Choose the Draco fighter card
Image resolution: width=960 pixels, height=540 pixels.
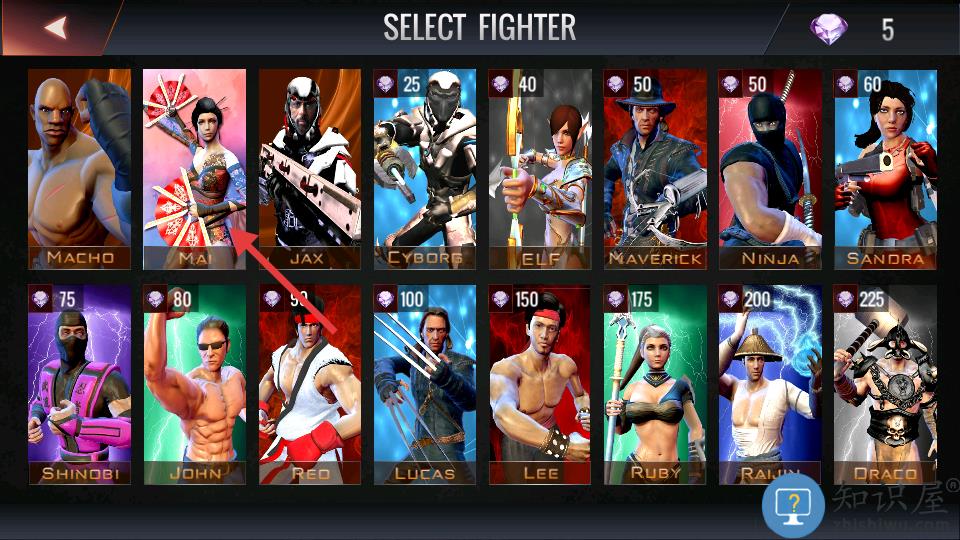(886, 385)
